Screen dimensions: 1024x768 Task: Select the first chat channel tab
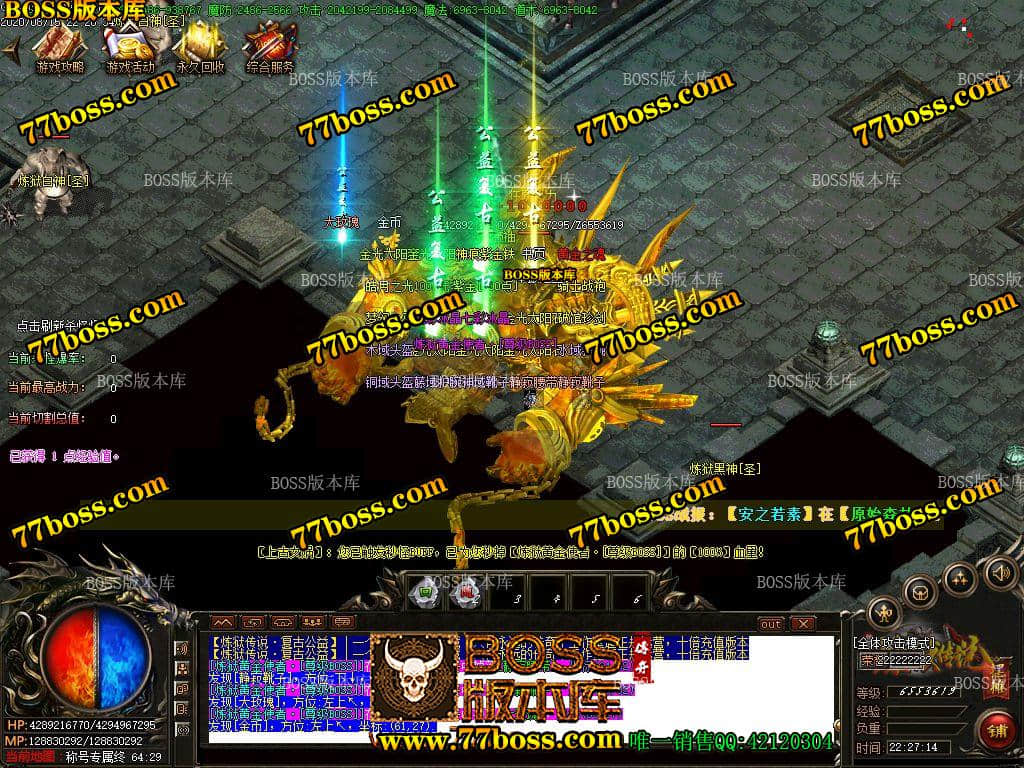(222, 624)
